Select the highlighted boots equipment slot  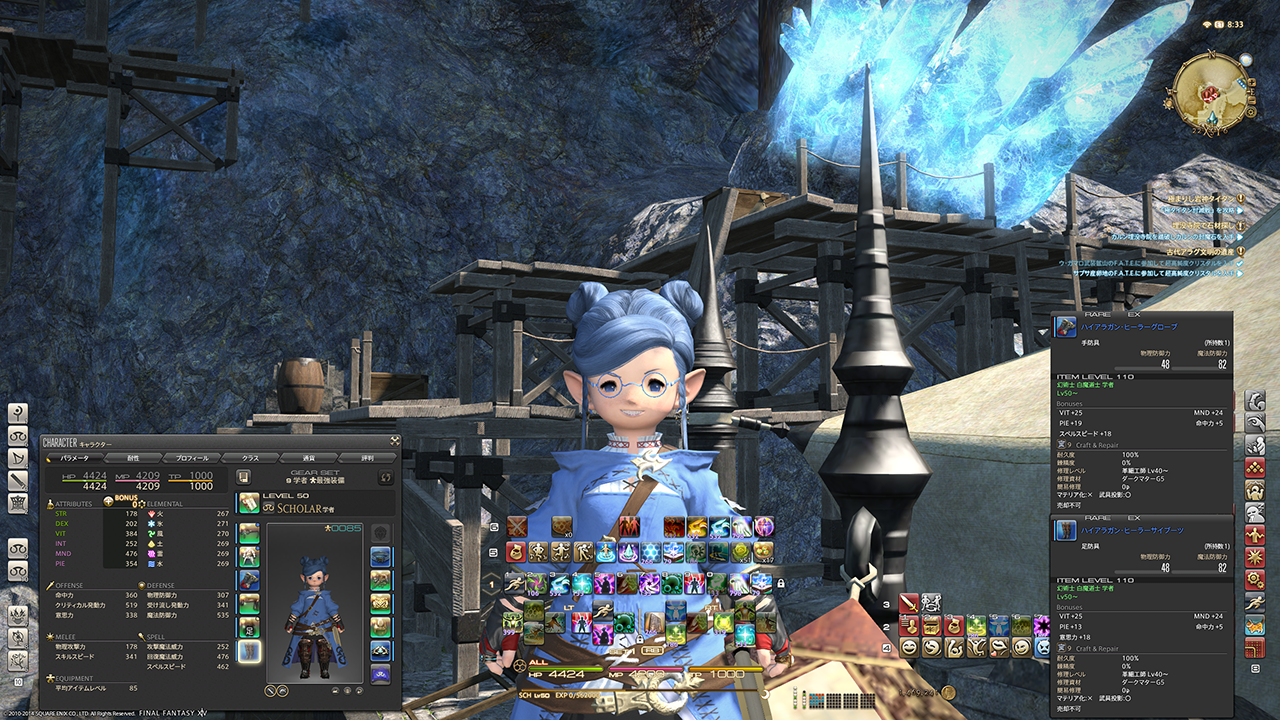pyautogui.click(x=248, y=651)
